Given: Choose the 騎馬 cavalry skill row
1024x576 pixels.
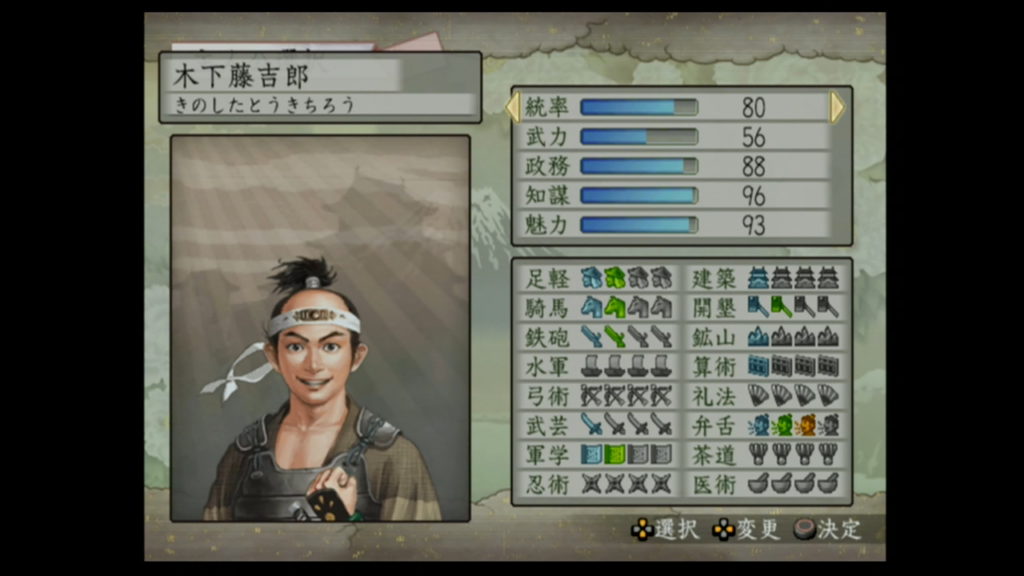Looking at the screenshot, I should [597, 308].
